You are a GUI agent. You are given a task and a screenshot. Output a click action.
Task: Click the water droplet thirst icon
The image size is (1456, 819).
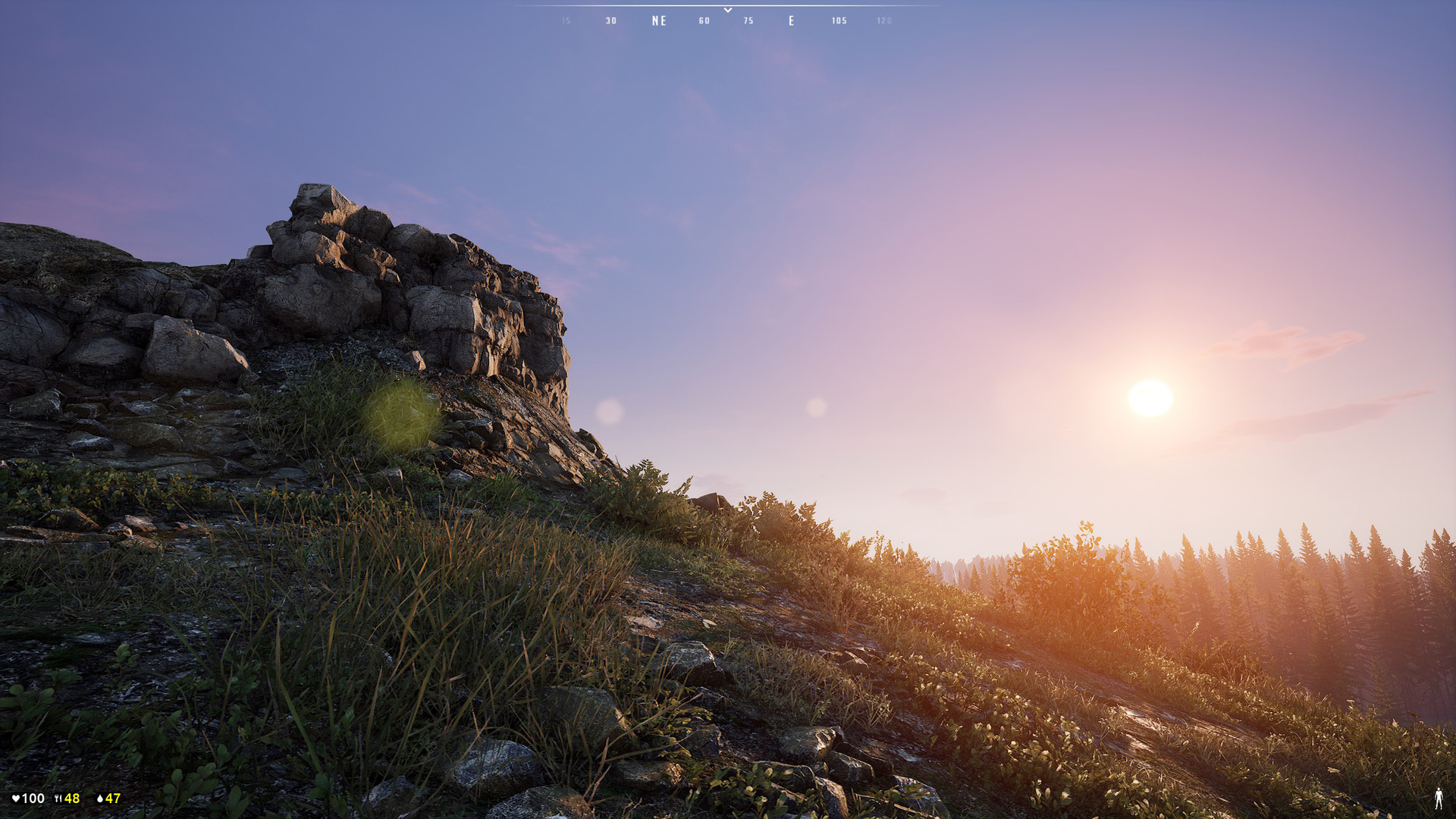(x=101, y=799)
